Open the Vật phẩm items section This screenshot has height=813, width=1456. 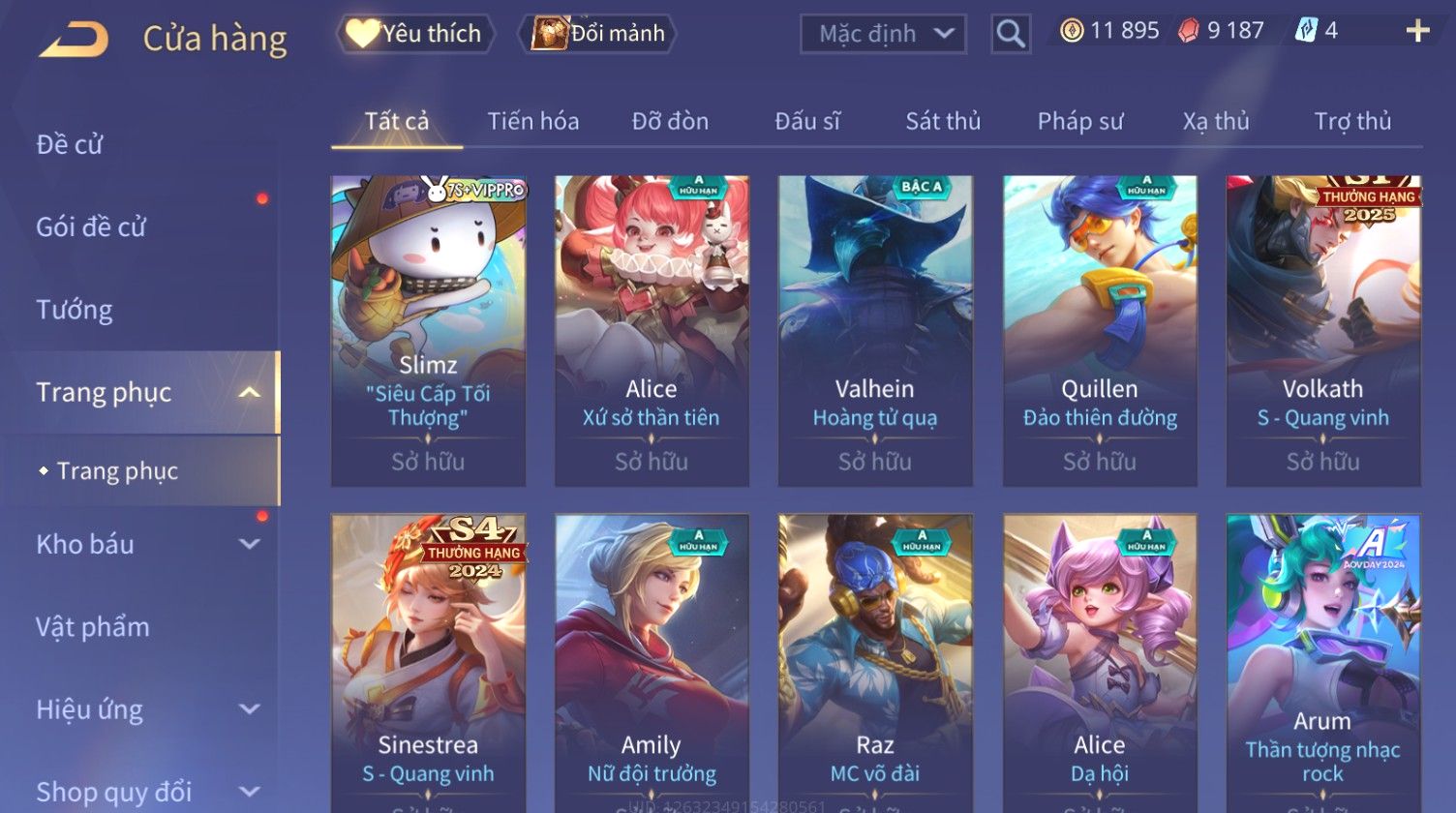(x=93, y=627)
